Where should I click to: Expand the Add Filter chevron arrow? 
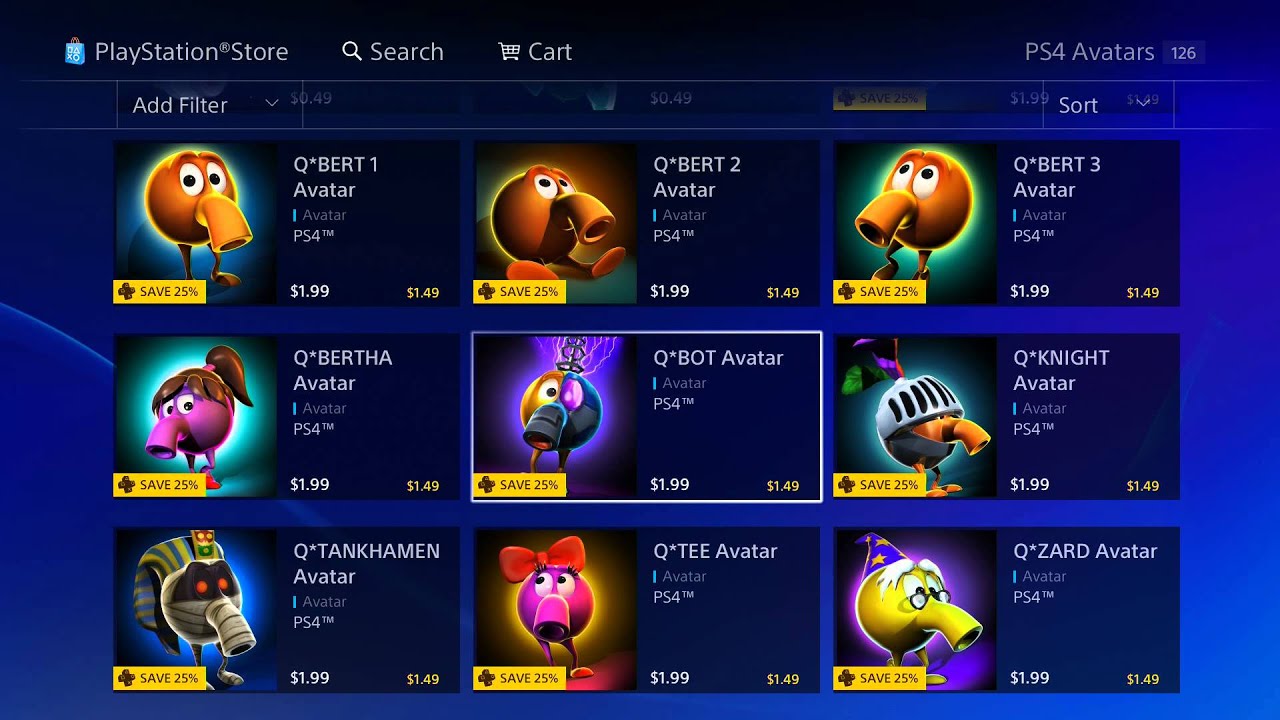271,104
